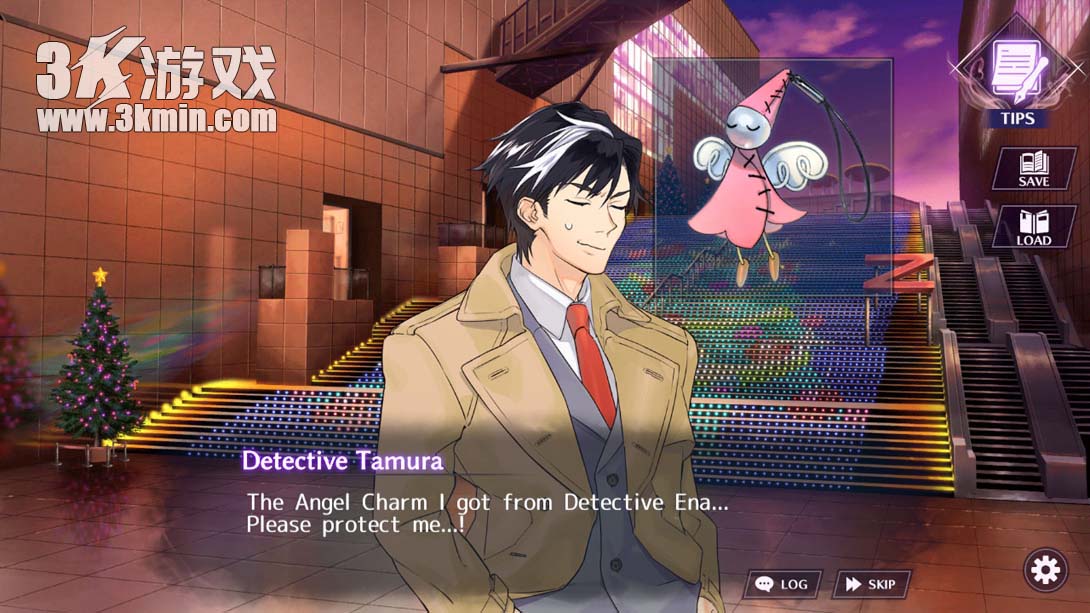Open the TIPS notebook
This screenshot has height=613, width=1090.
[1018, 81]
